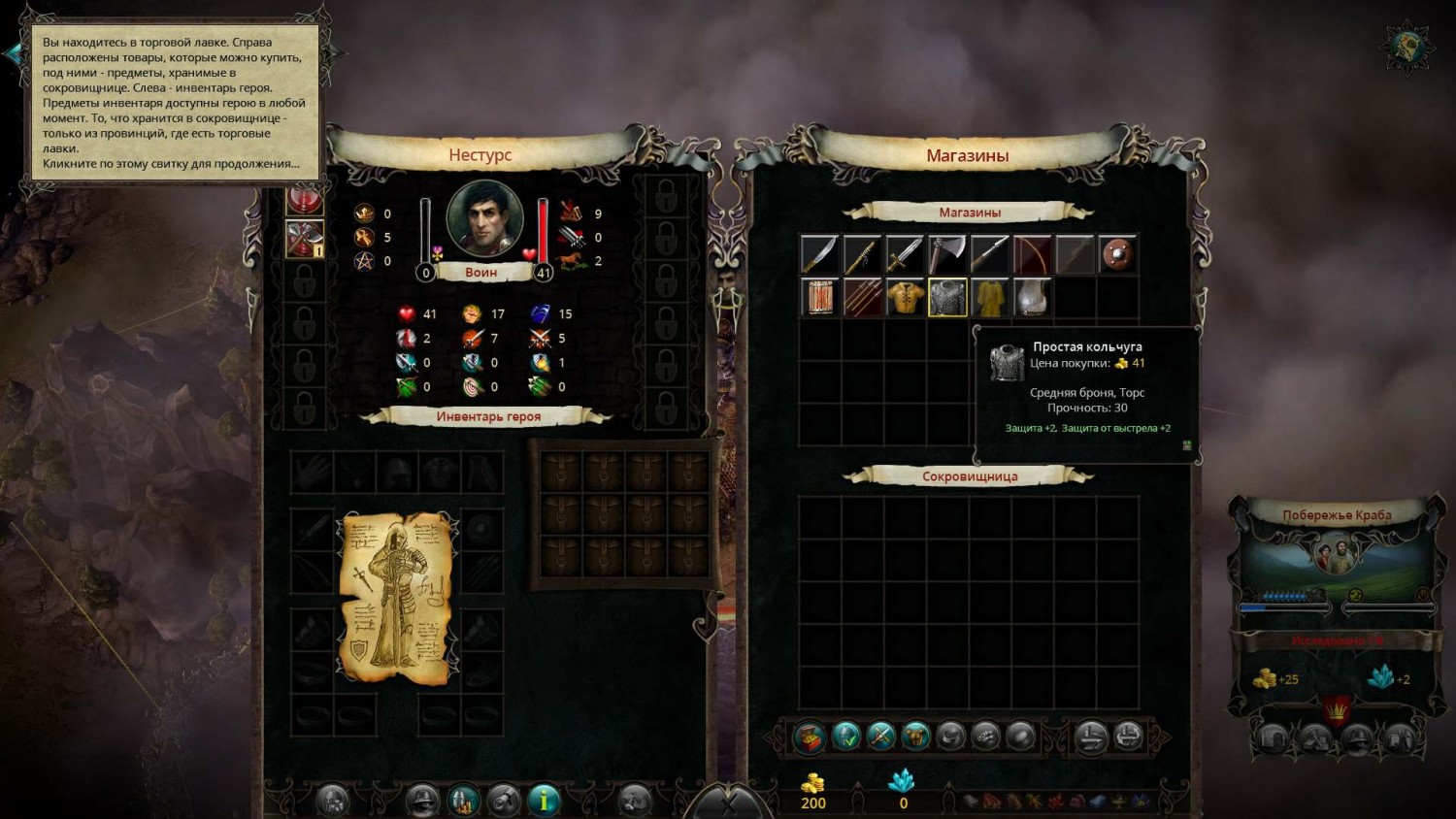Pick the wooden staff shop item

click(862, 254)
